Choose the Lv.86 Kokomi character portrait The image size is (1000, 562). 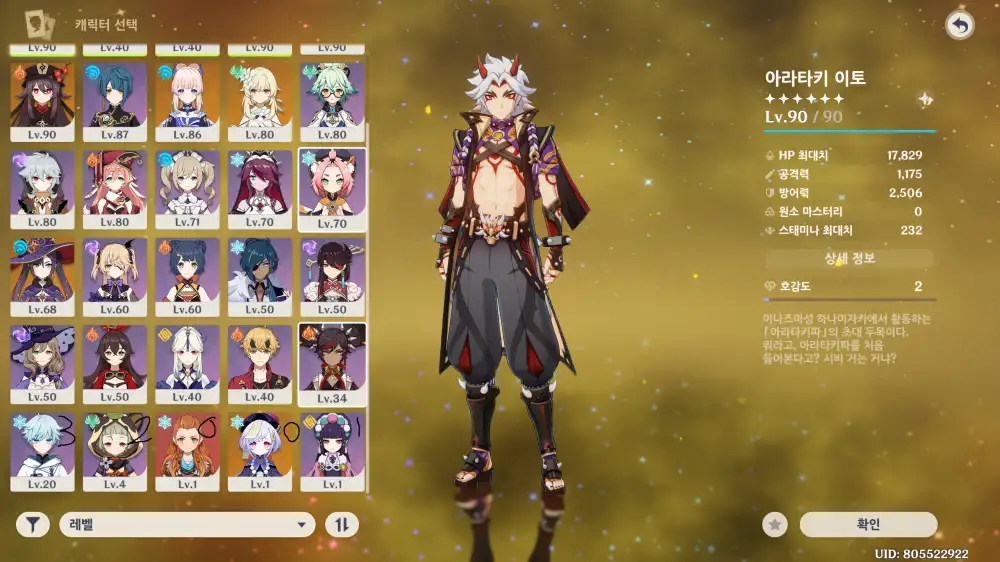pyautogui.click(x=187, y=101)
